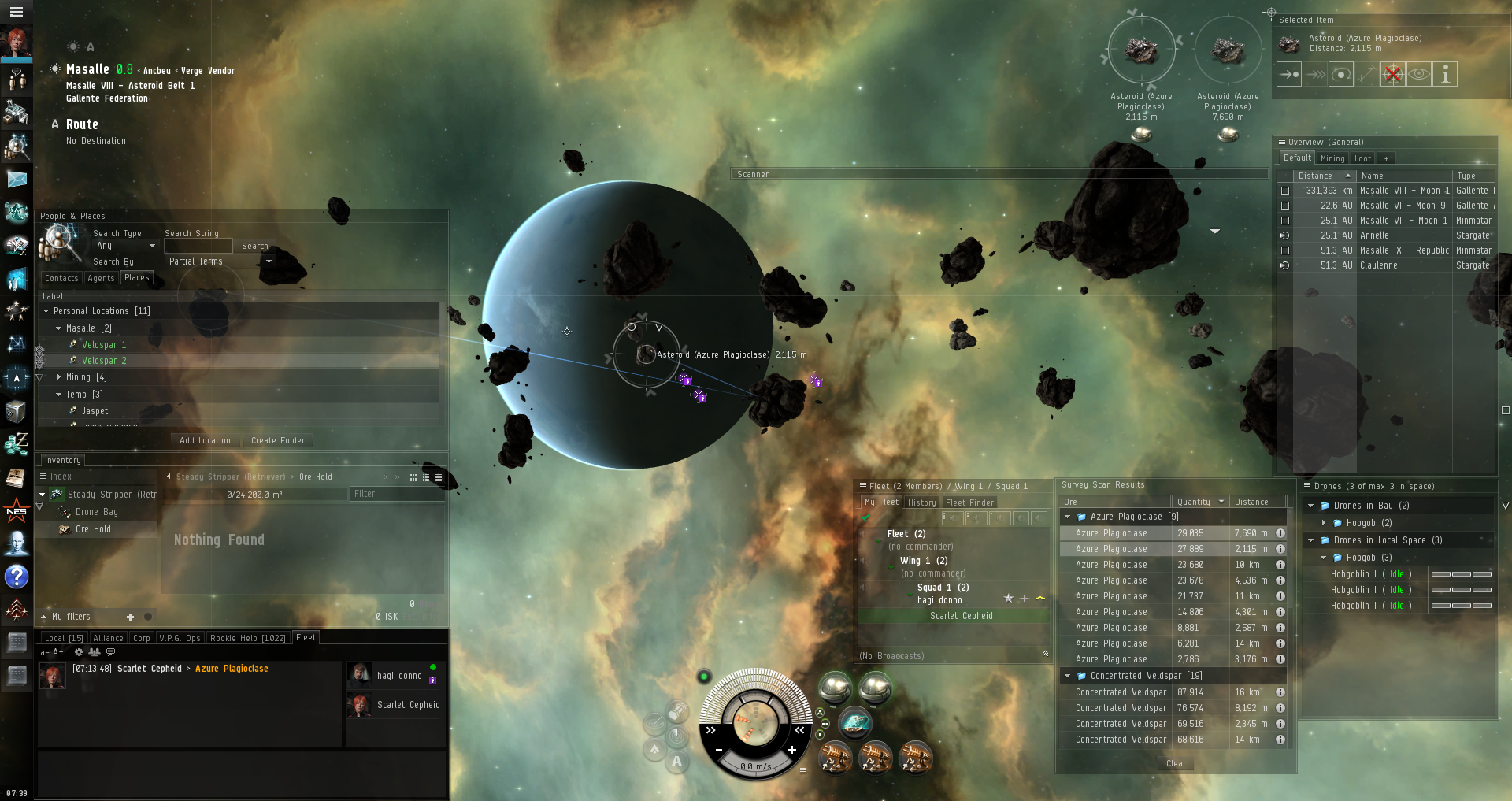
Task: Show info for the selected asteroid
Action: (x=1445, y=75)
